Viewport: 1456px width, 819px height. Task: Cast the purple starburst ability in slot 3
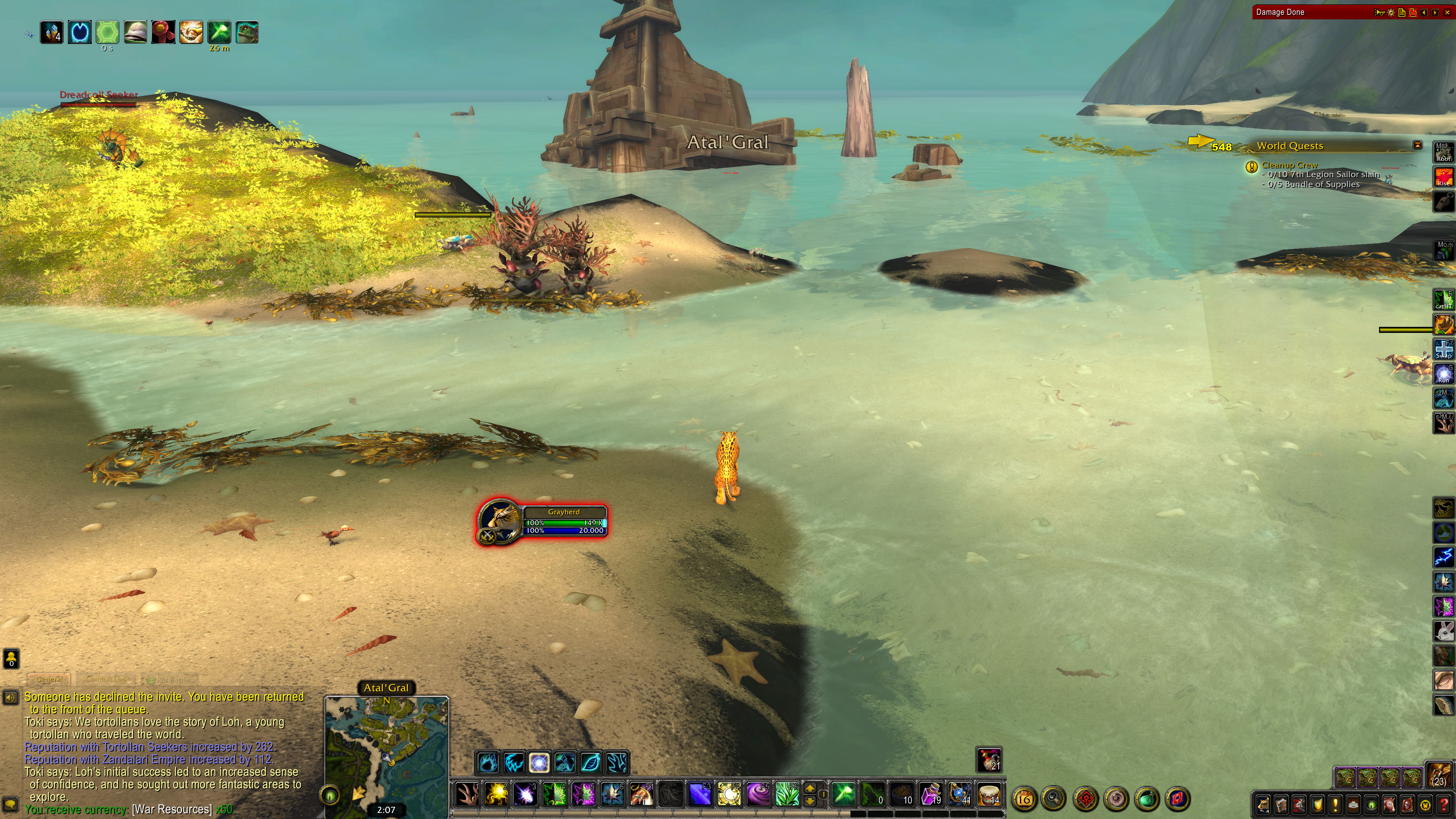[x=525, y=795]
